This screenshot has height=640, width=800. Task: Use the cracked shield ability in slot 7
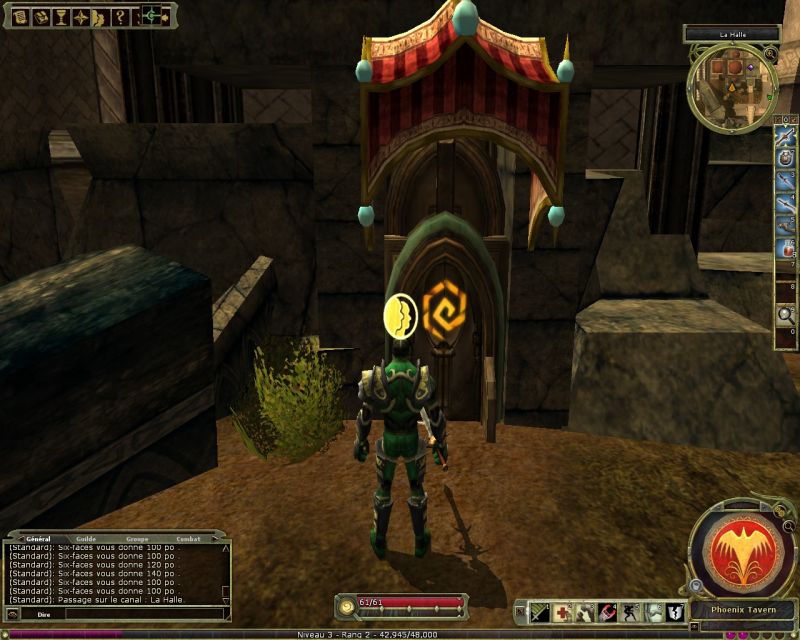click(x=676, y=612)
